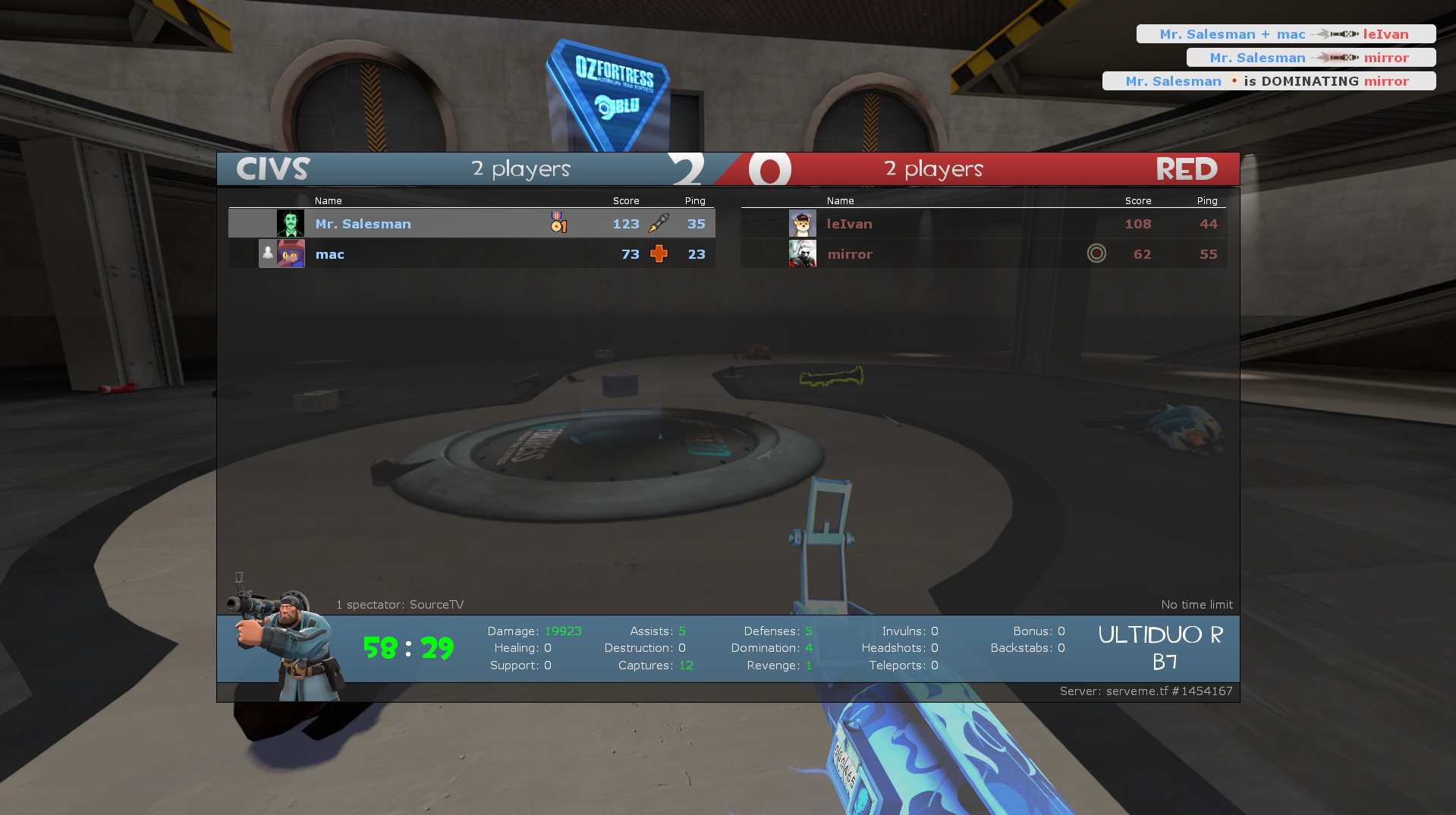1456x815 pixels.
Task: Click mac's avatar thumbnail
Action: [291, 254]
